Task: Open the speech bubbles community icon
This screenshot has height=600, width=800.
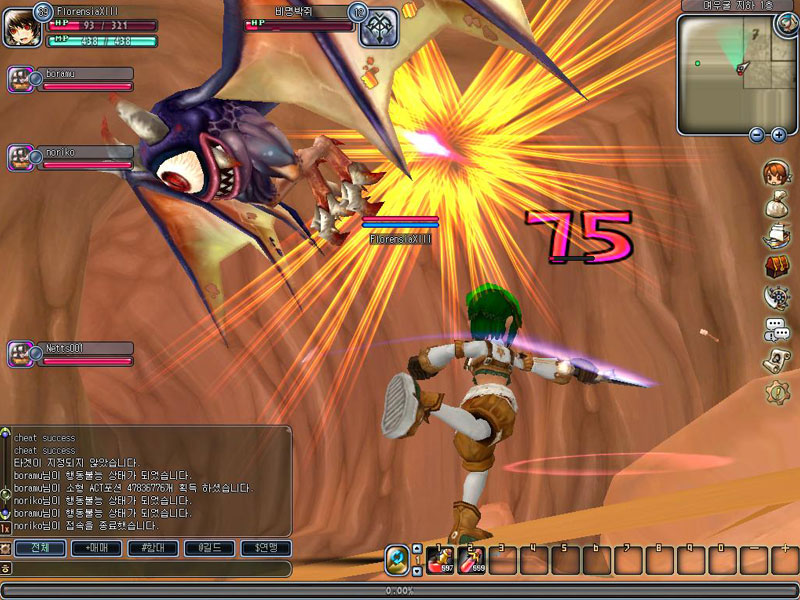Action: [x=776, y=328]
